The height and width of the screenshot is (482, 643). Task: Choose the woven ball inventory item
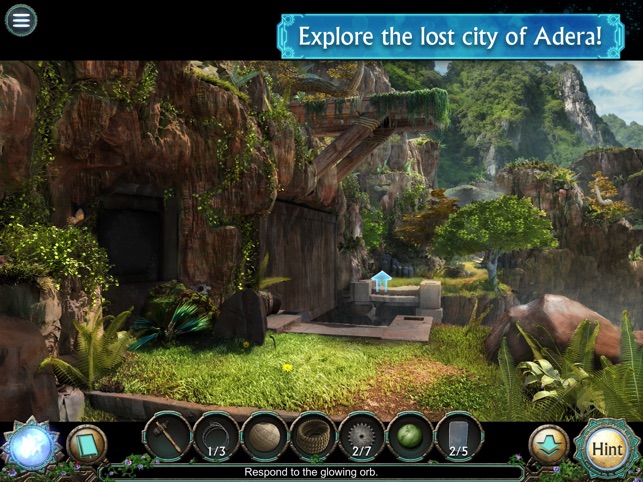(x=265, y=436)
